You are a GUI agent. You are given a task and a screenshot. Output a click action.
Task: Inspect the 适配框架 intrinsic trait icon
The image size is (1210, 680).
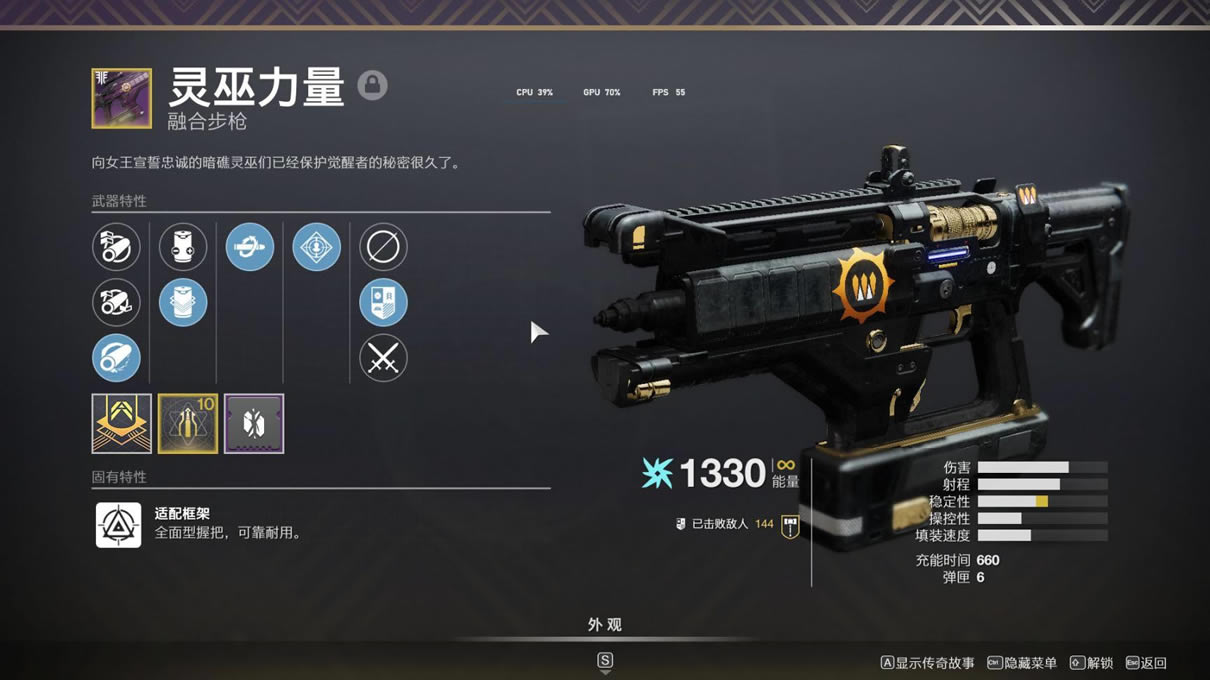coord(118,524)
